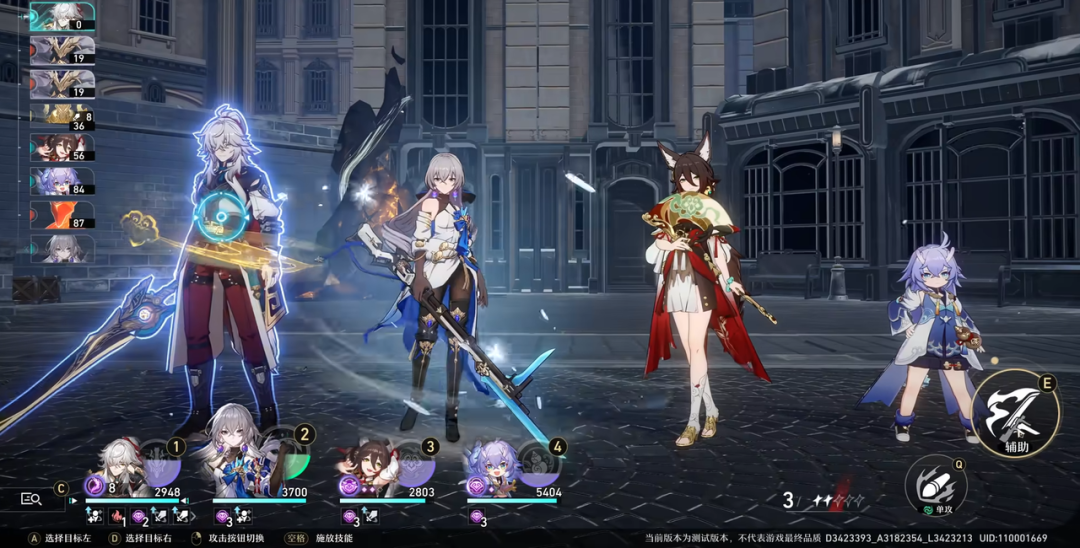Choose party slot 2 silver-haired character portrait
Screen dimensions: 1080x548
pyautogui.click(x=237, y=466)
